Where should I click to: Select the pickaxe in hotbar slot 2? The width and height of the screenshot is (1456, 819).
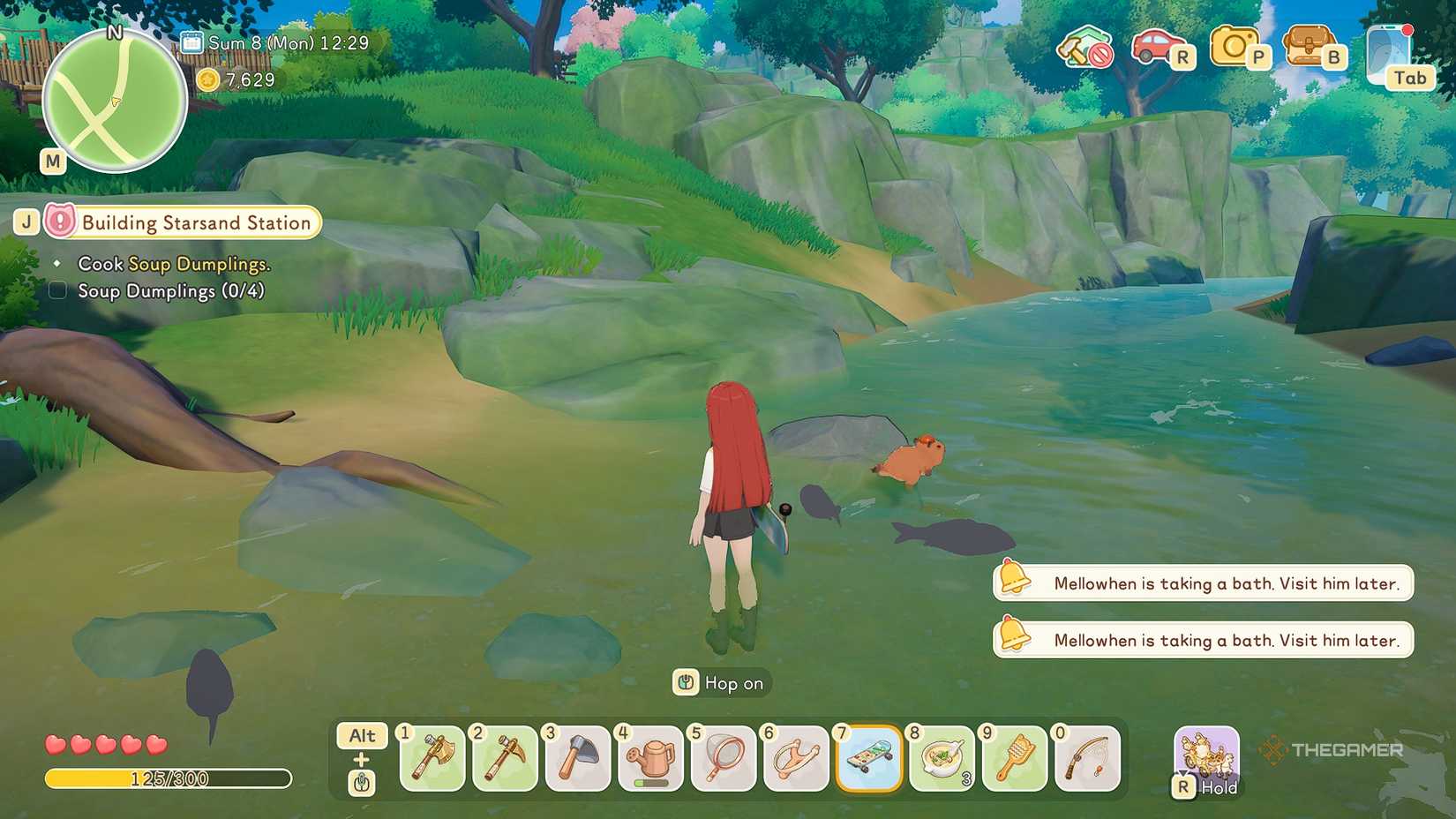pos(504,759)
